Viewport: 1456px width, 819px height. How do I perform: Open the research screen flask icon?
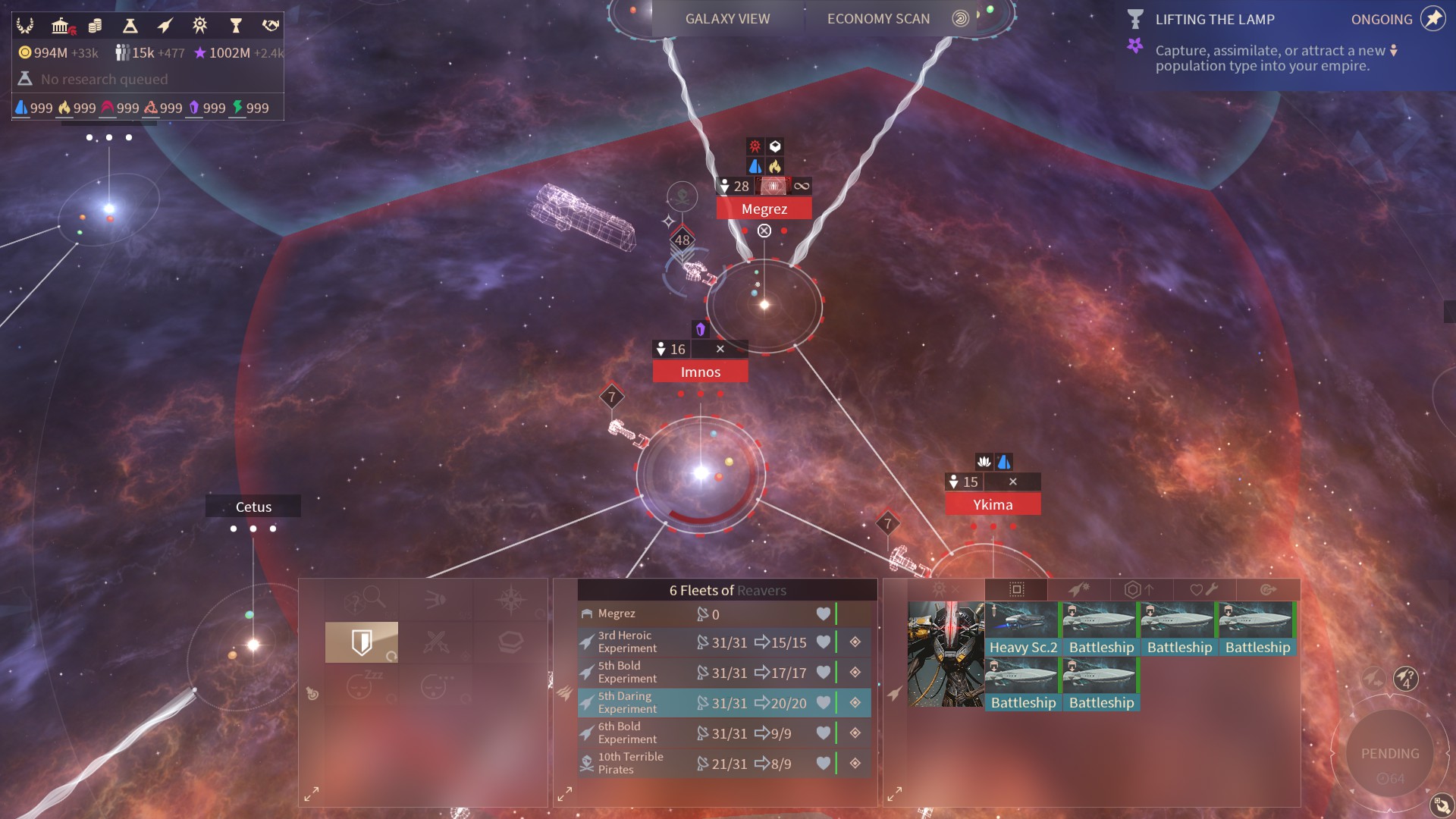pyautogui.click(x=130, y=27)
